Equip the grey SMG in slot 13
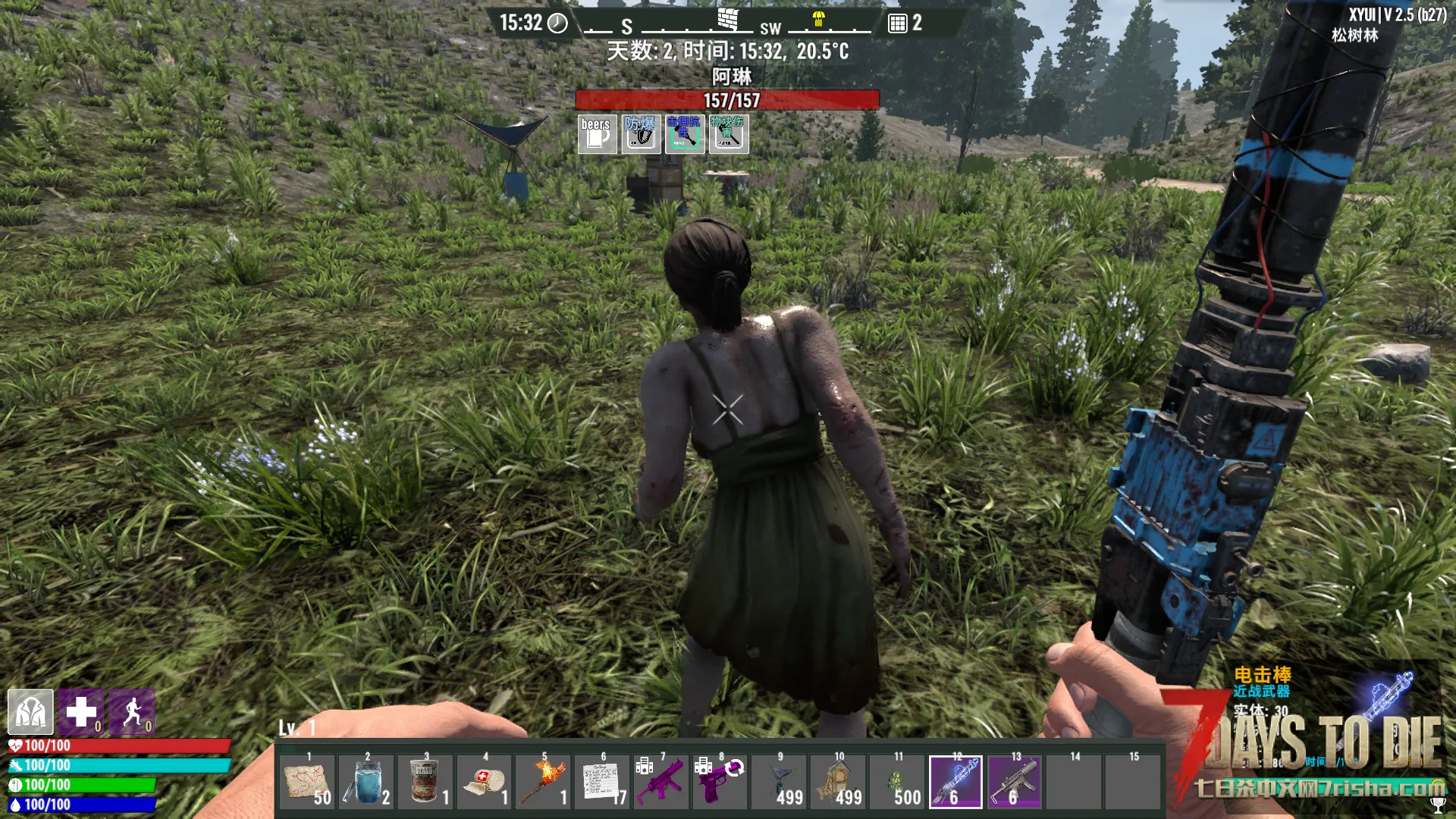This screenshot has height=819, width=1456. click(x=1015, y=782)
